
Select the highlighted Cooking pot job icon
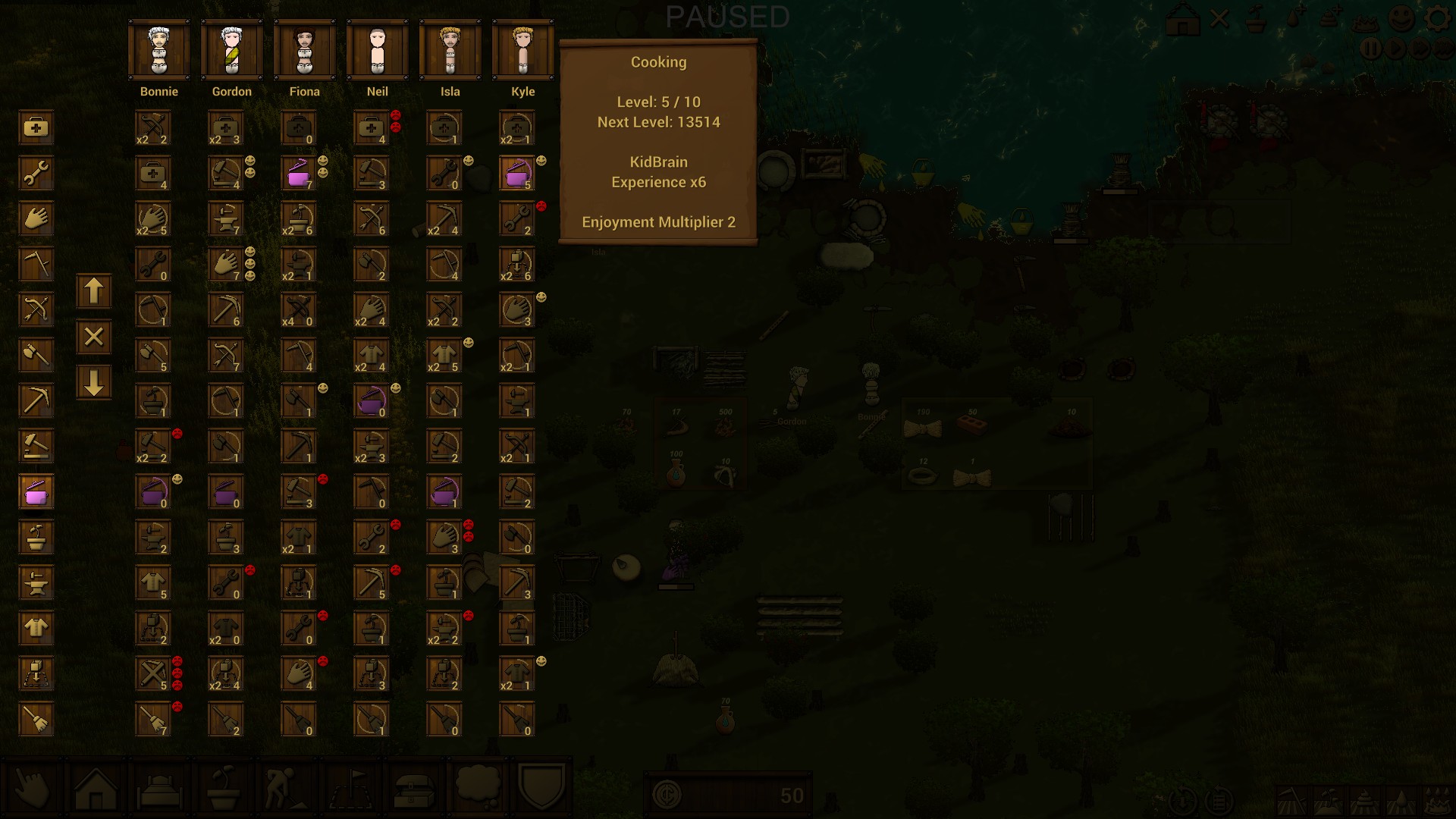tap(36, 492)
